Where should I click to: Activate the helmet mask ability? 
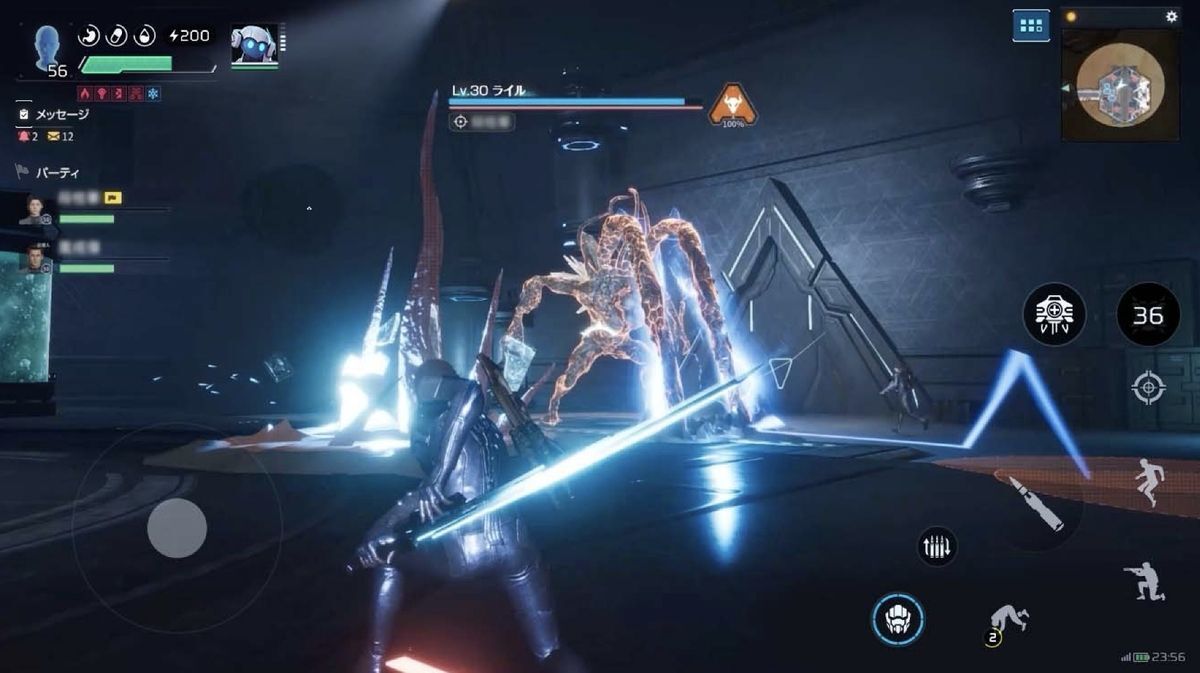[897, 618]
